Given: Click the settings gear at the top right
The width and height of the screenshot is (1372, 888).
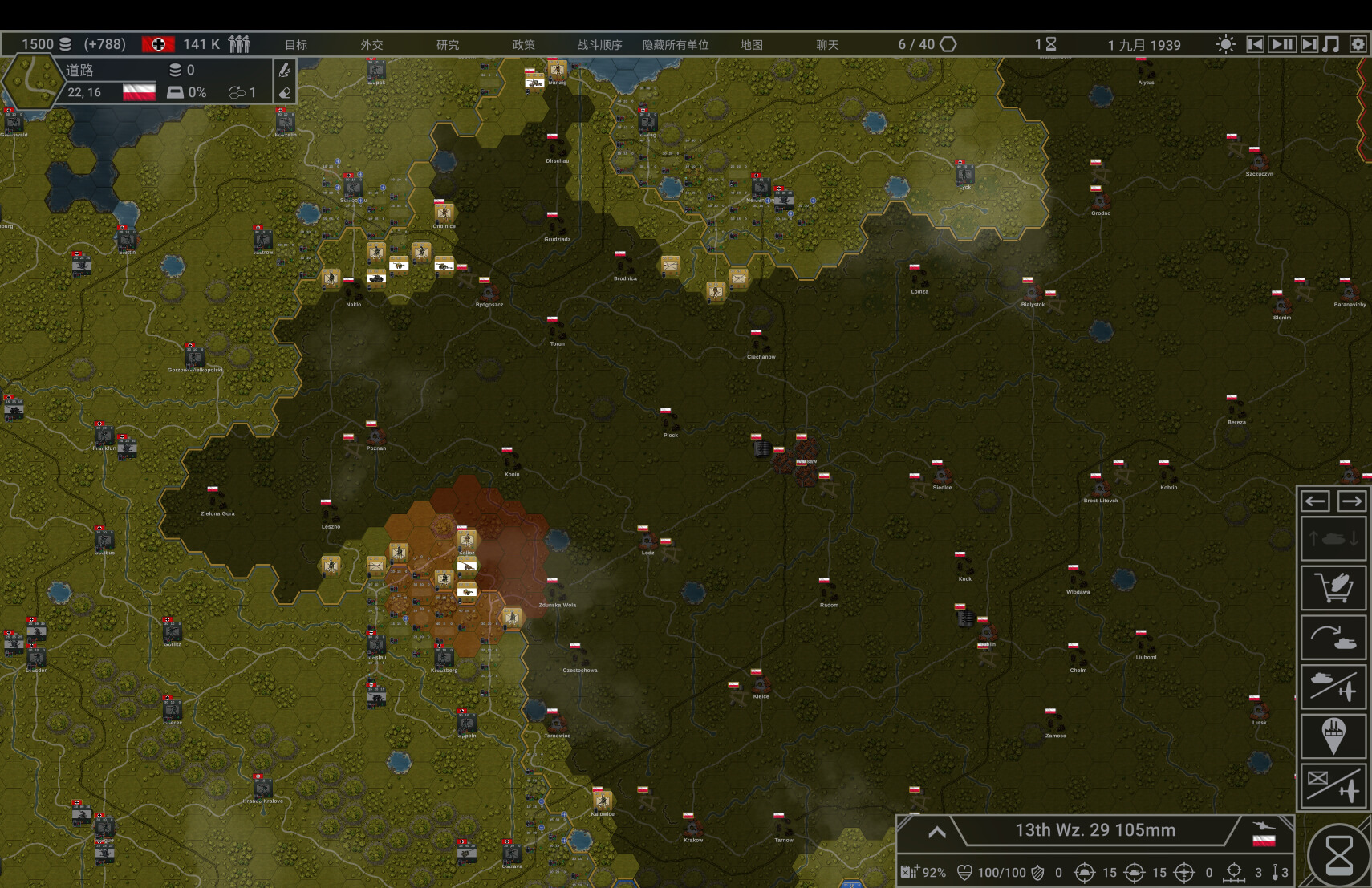Looking at the screenshot, I should point(1358,45).
